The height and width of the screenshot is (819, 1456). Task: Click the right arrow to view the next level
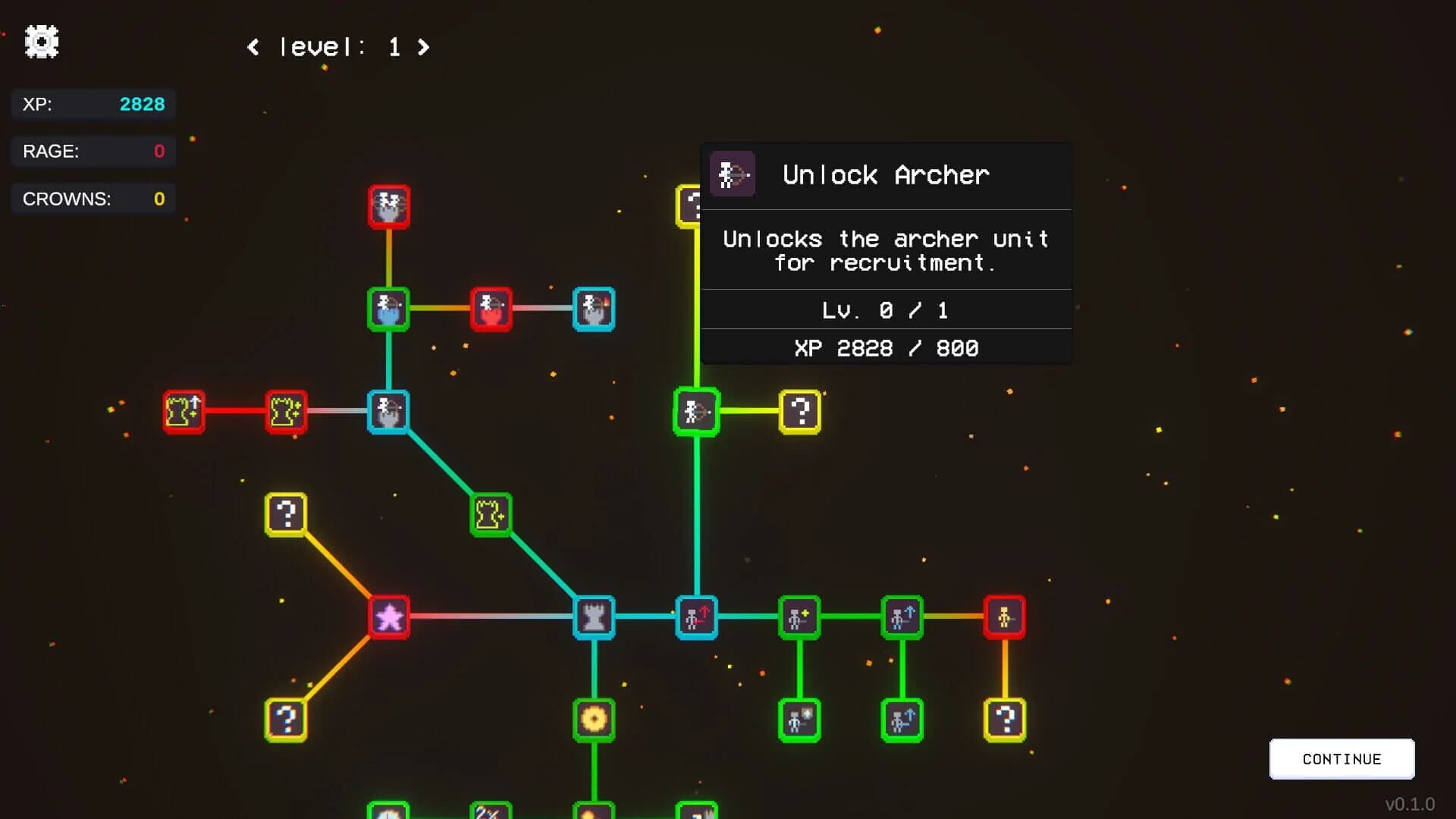[x=423, y=47]
